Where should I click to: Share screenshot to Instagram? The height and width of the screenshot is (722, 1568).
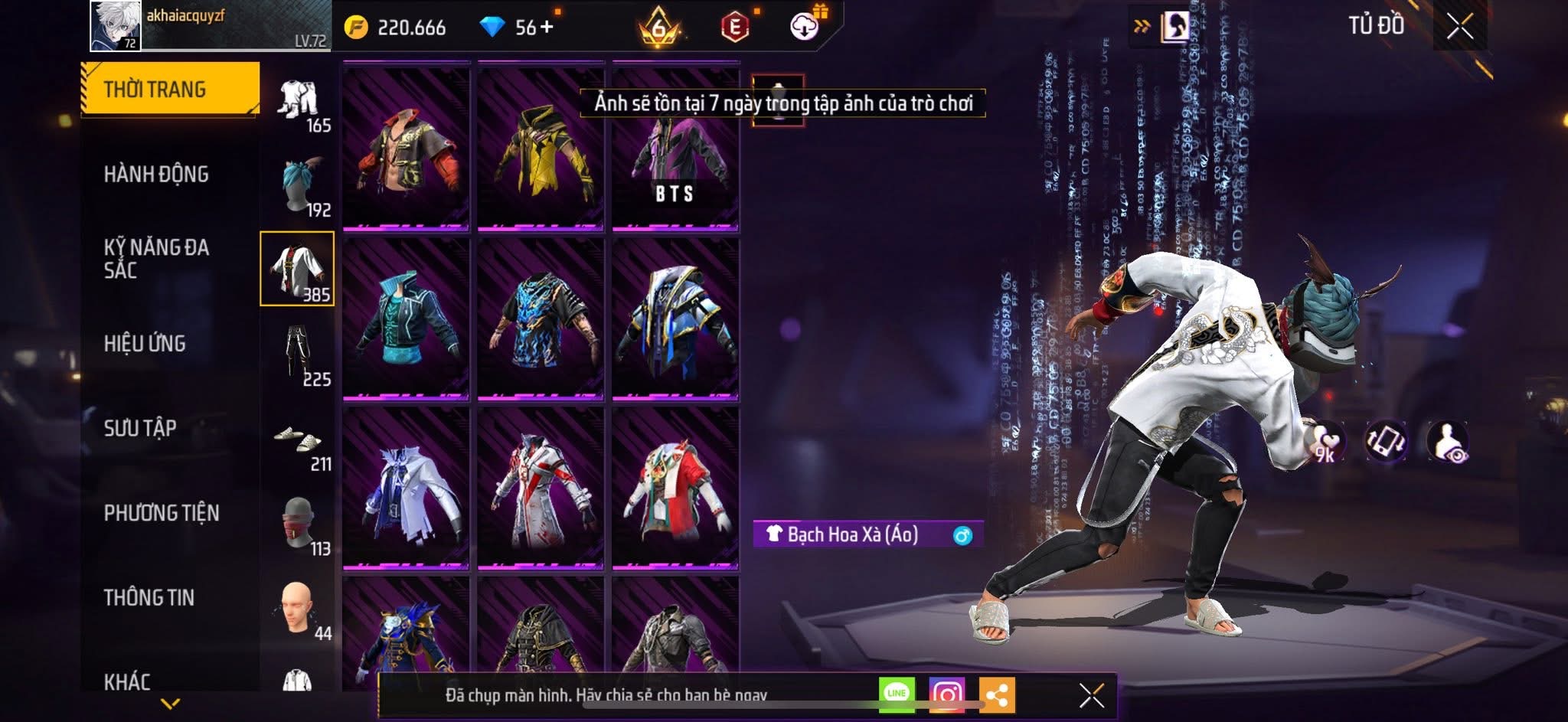[946, 695]
